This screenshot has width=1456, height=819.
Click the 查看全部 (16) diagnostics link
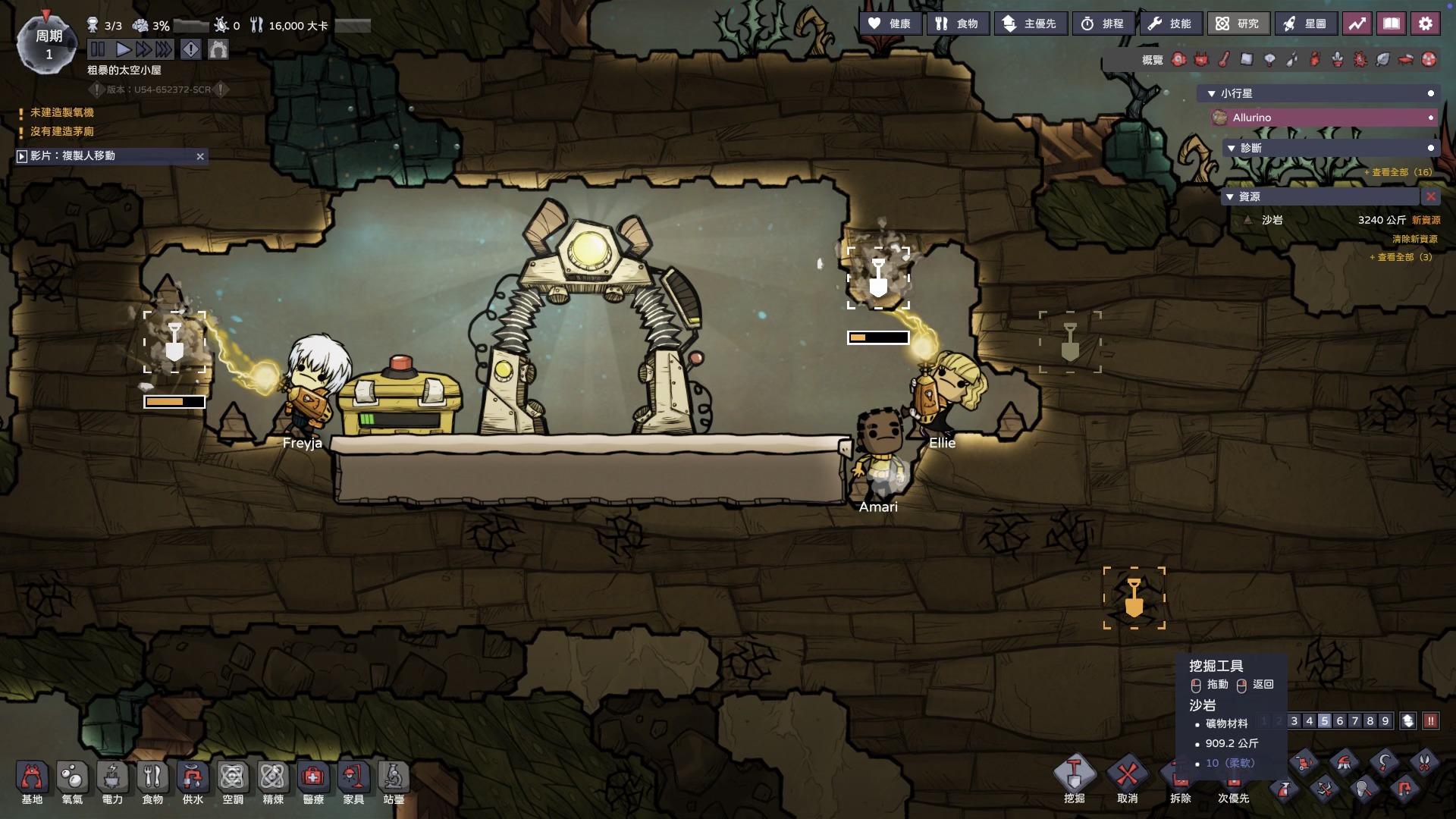(x=1401, y=172)
